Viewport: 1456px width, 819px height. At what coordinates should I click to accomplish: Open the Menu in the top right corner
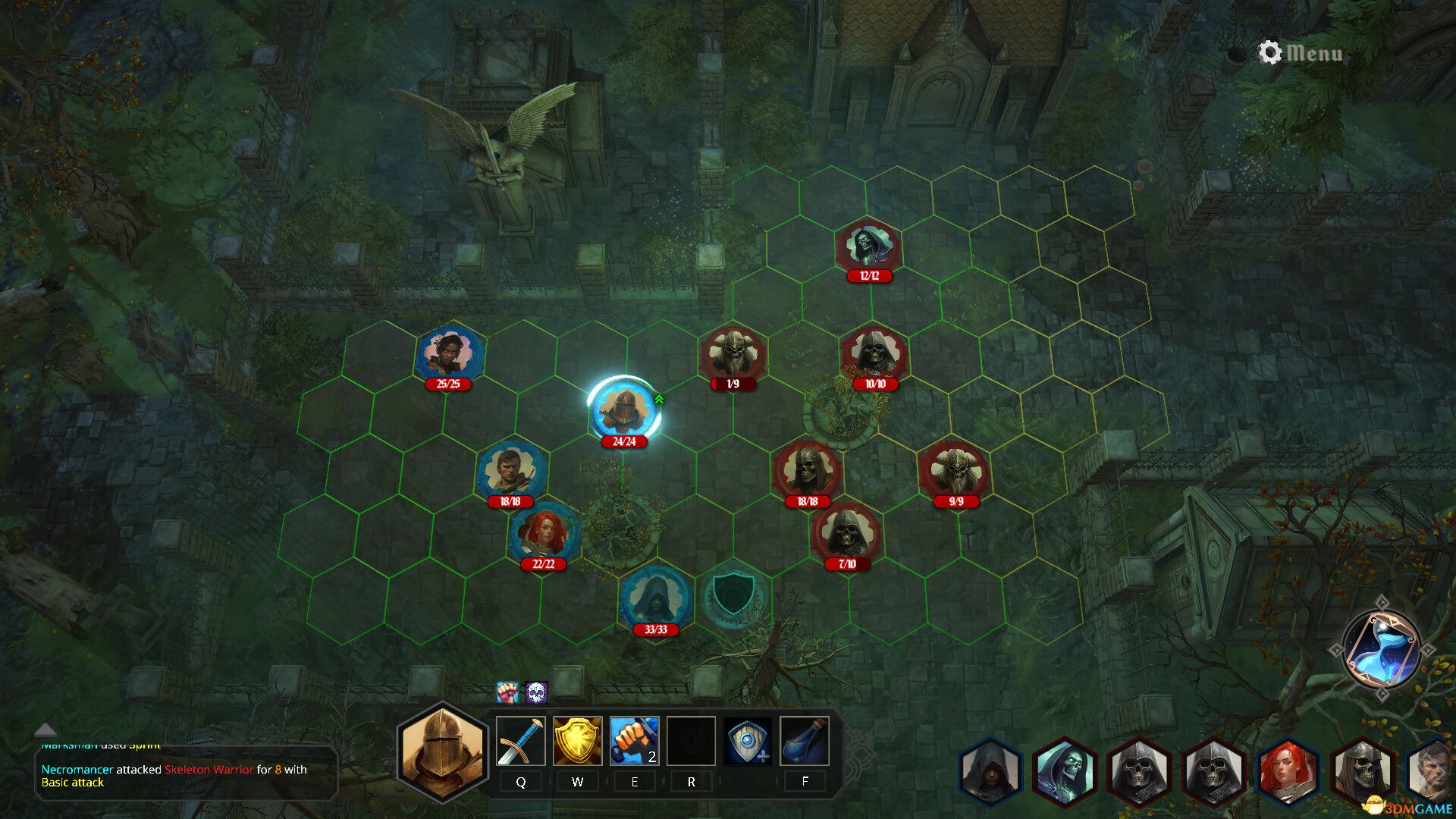pos(1313,54)
